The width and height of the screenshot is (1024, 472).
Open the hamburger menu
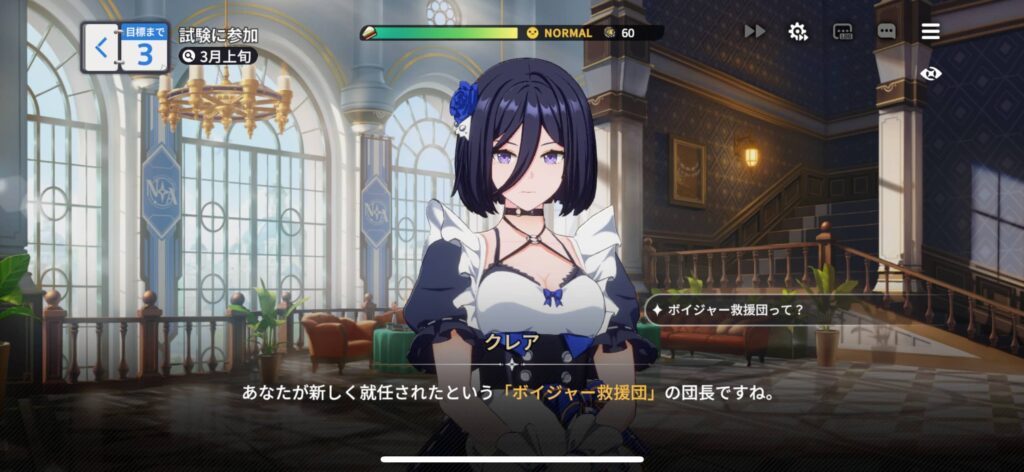pyautogui.click(x=930, y=32)
